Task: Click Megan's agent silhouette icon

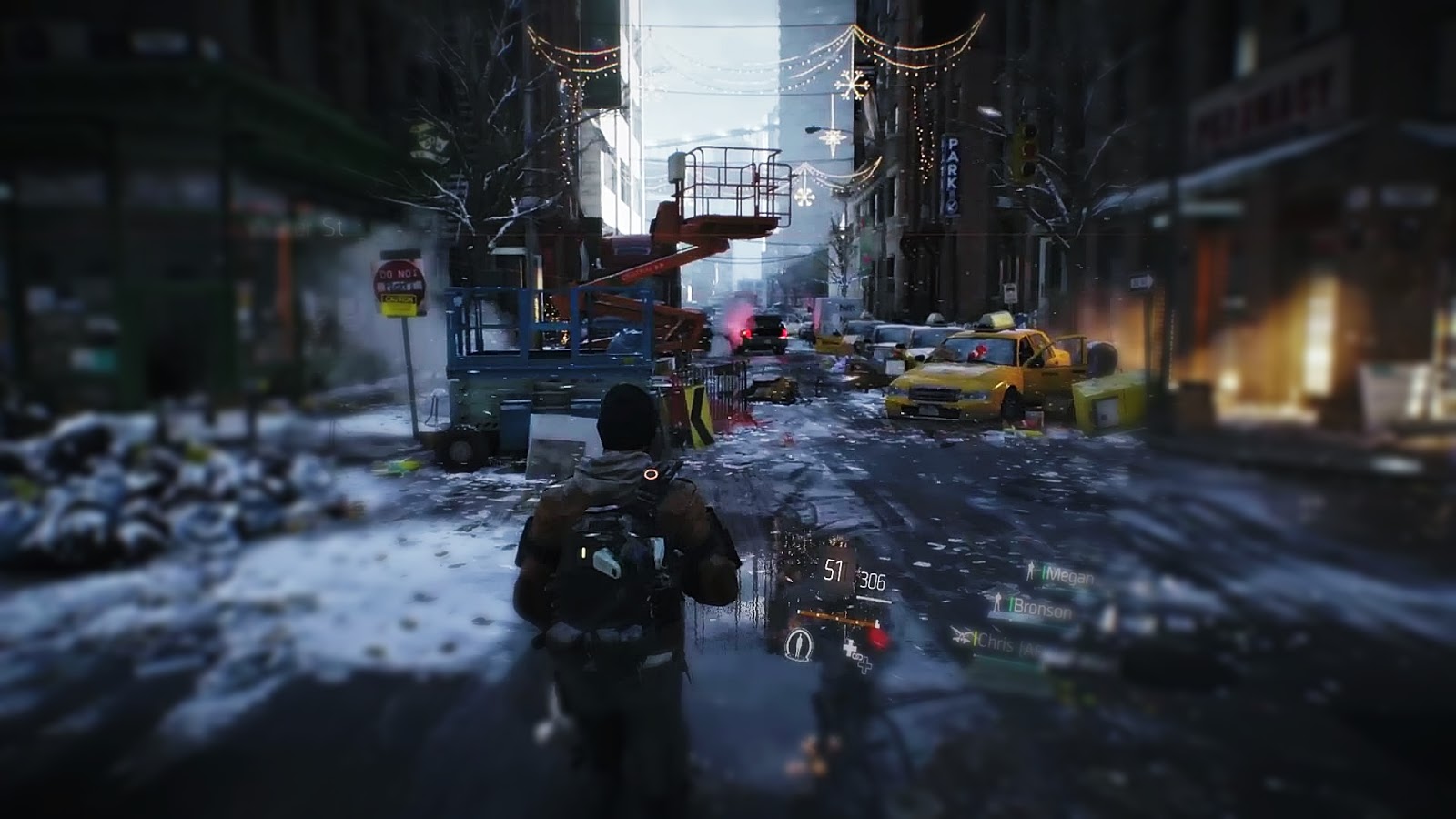Action: pos(1031,571)
